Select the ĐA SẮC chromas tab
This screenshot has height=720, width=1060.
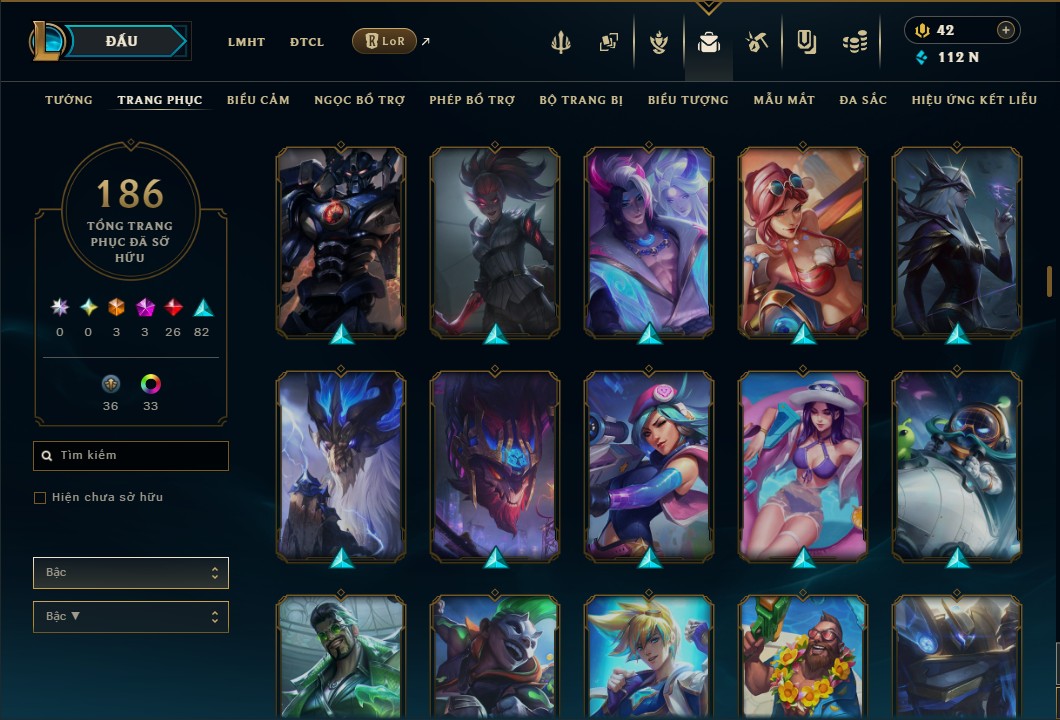pyautogui.click(x=863, y=100)
